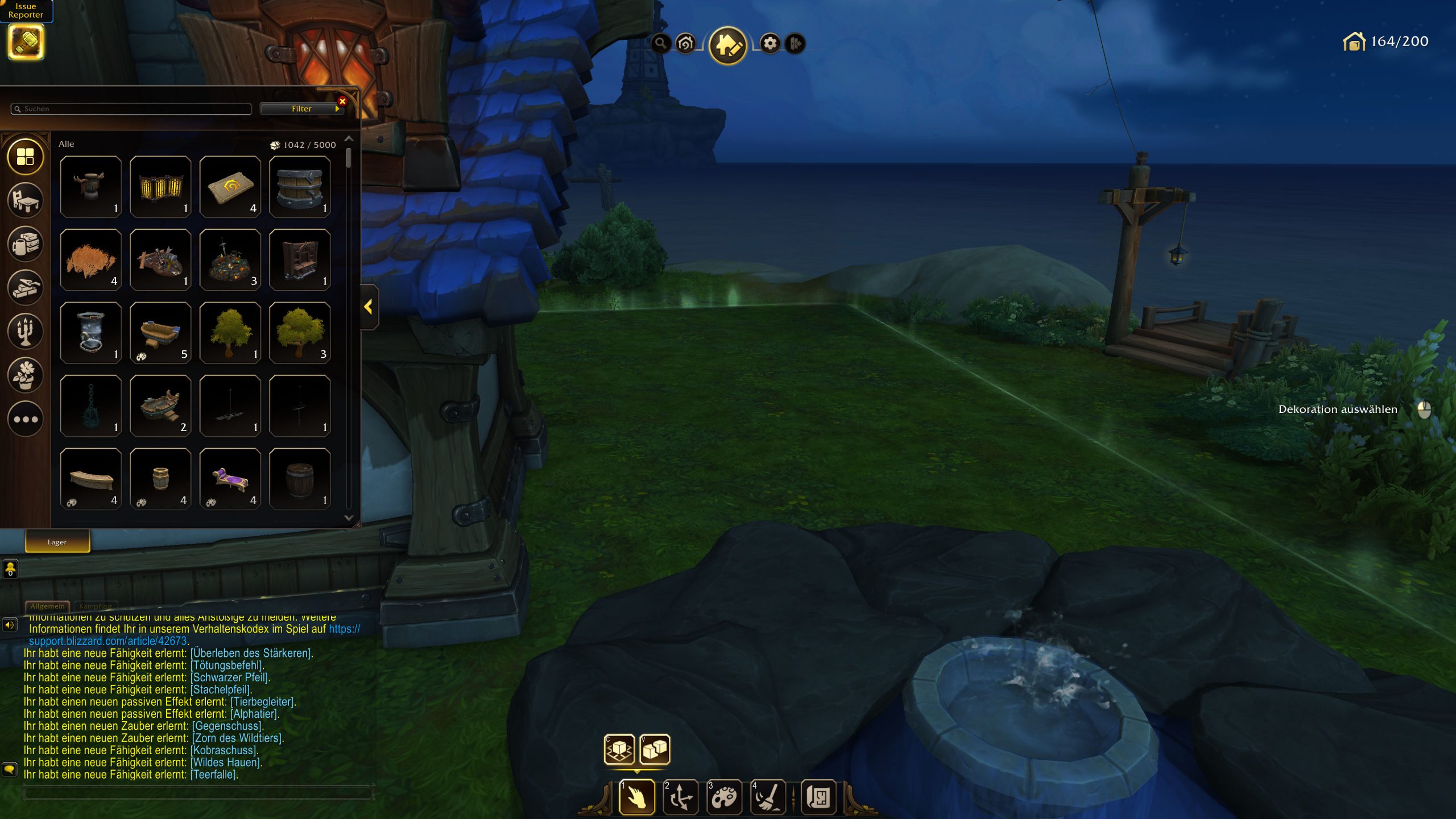
Task: Open the gear settings icon
Action: (x=770, y=43)
